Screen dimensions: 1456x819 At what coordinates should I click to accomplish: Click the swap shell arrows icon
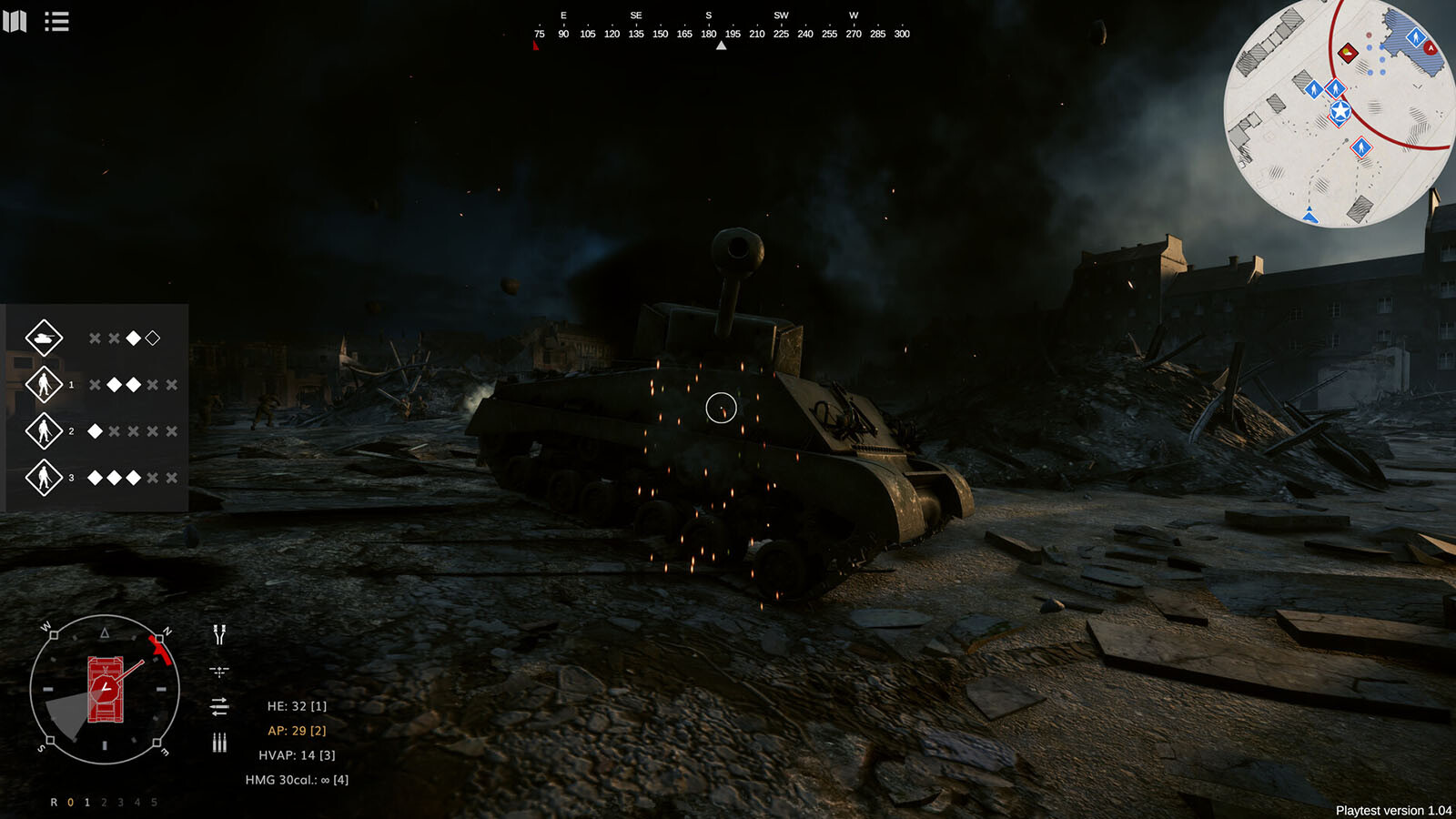(219, 706)
